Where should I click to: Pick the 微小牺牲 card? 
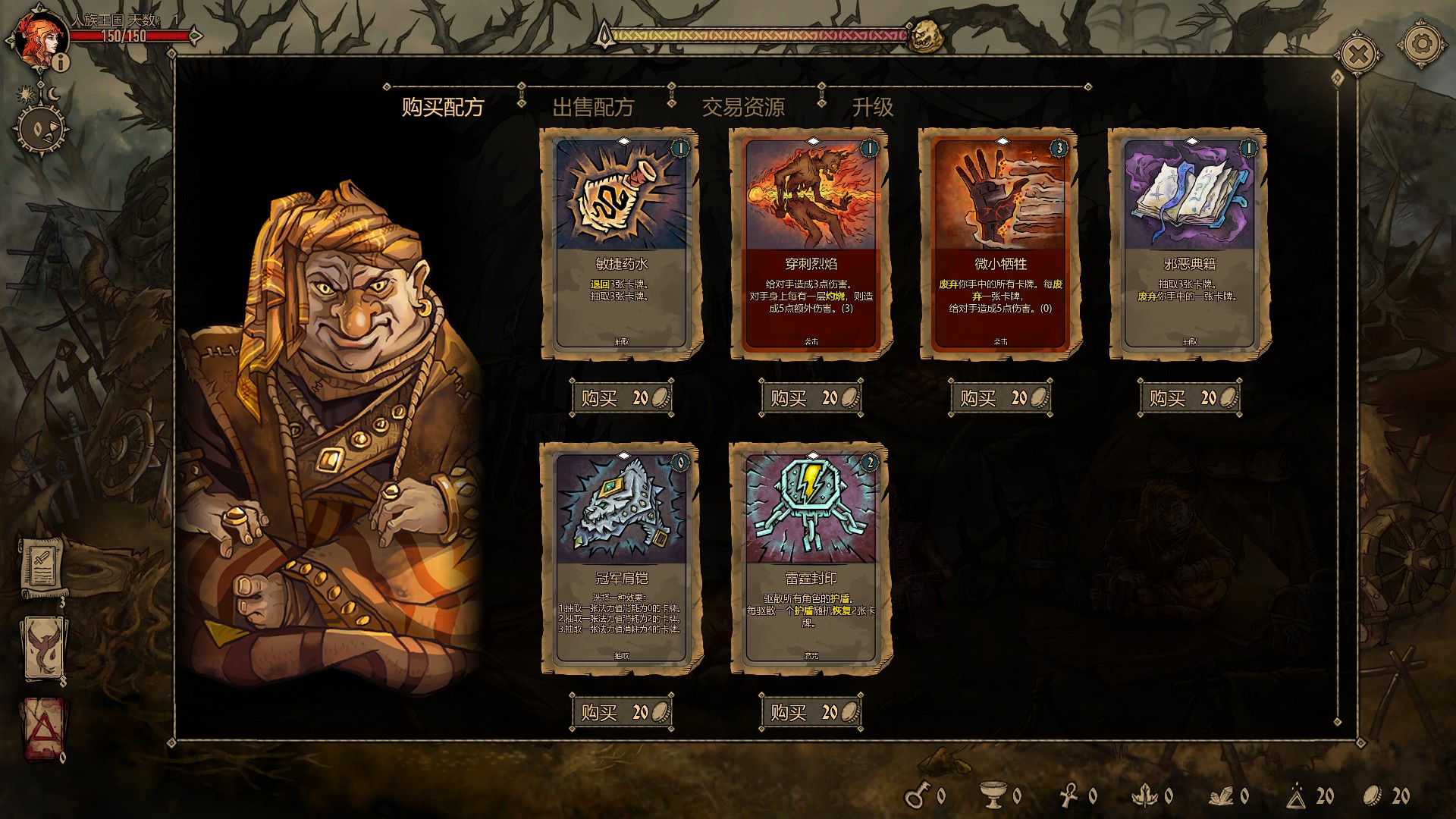click(1000, 243)
